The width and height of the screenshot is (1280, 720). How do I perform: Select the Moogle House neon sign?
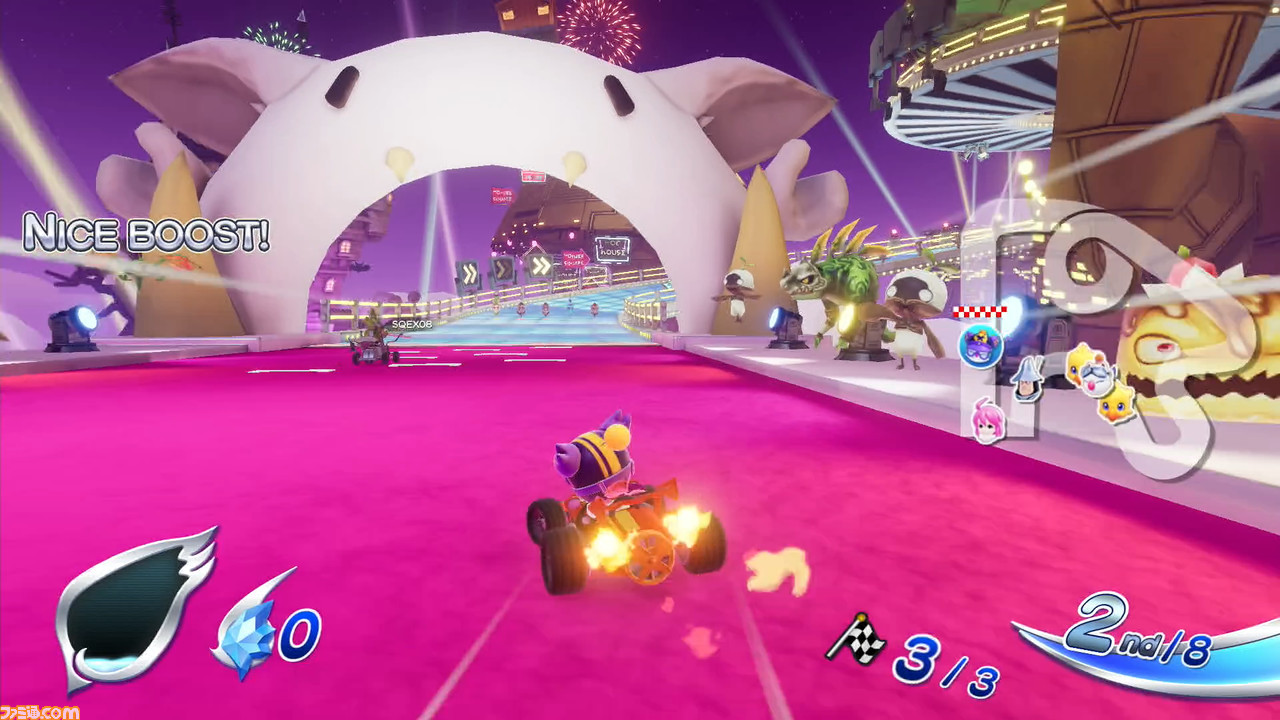click(x=614, y=248)
